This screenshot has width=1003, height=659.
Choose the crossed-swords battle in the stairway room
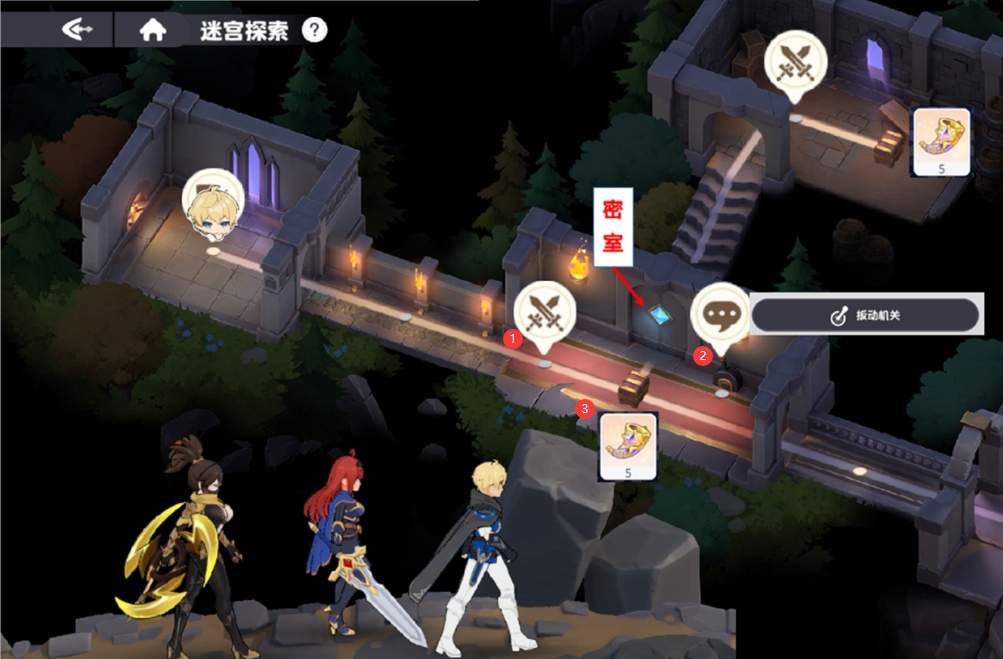tap(794, 61)
